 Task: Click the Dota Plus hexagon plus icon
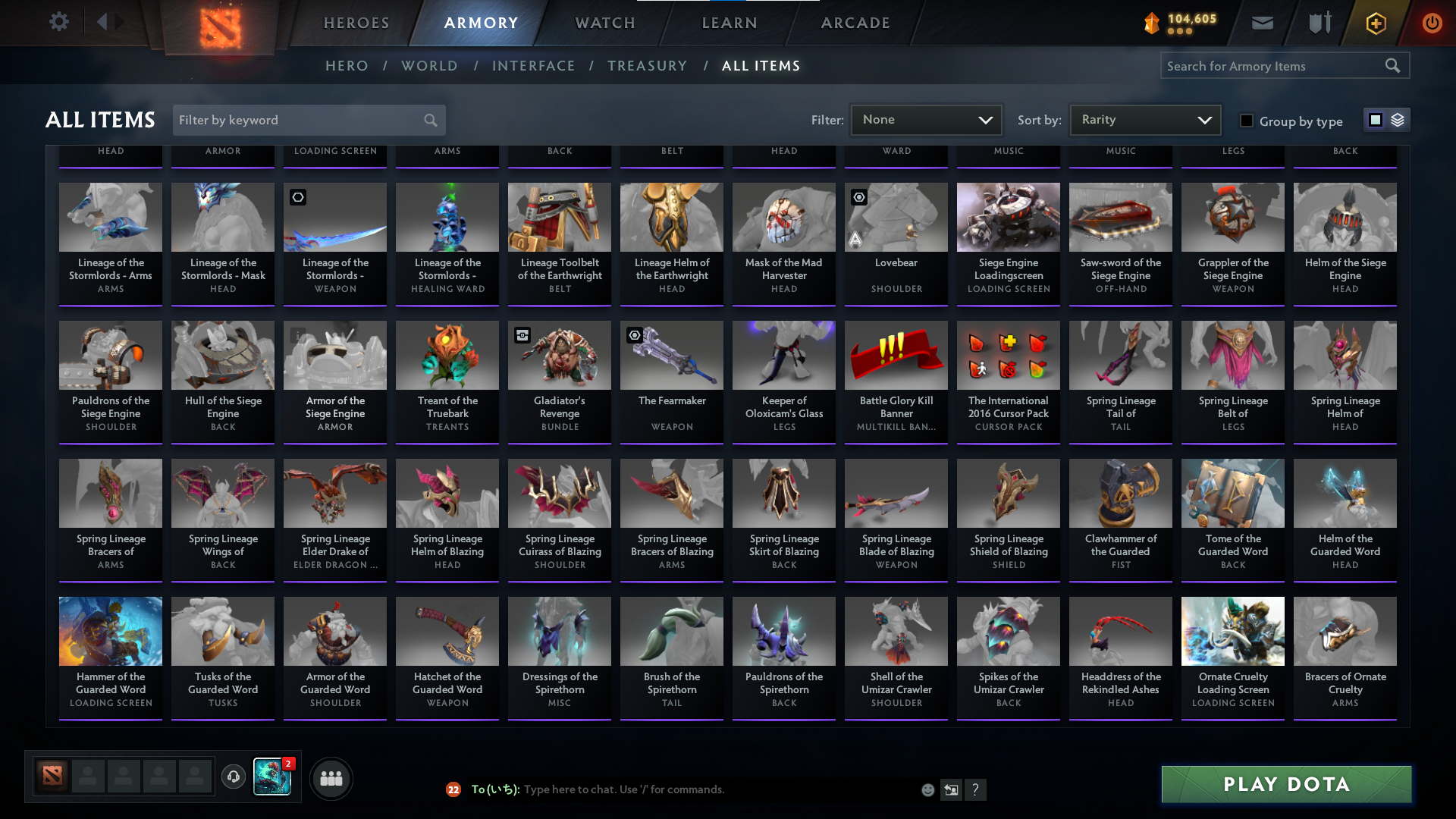tap(1375, 23)
